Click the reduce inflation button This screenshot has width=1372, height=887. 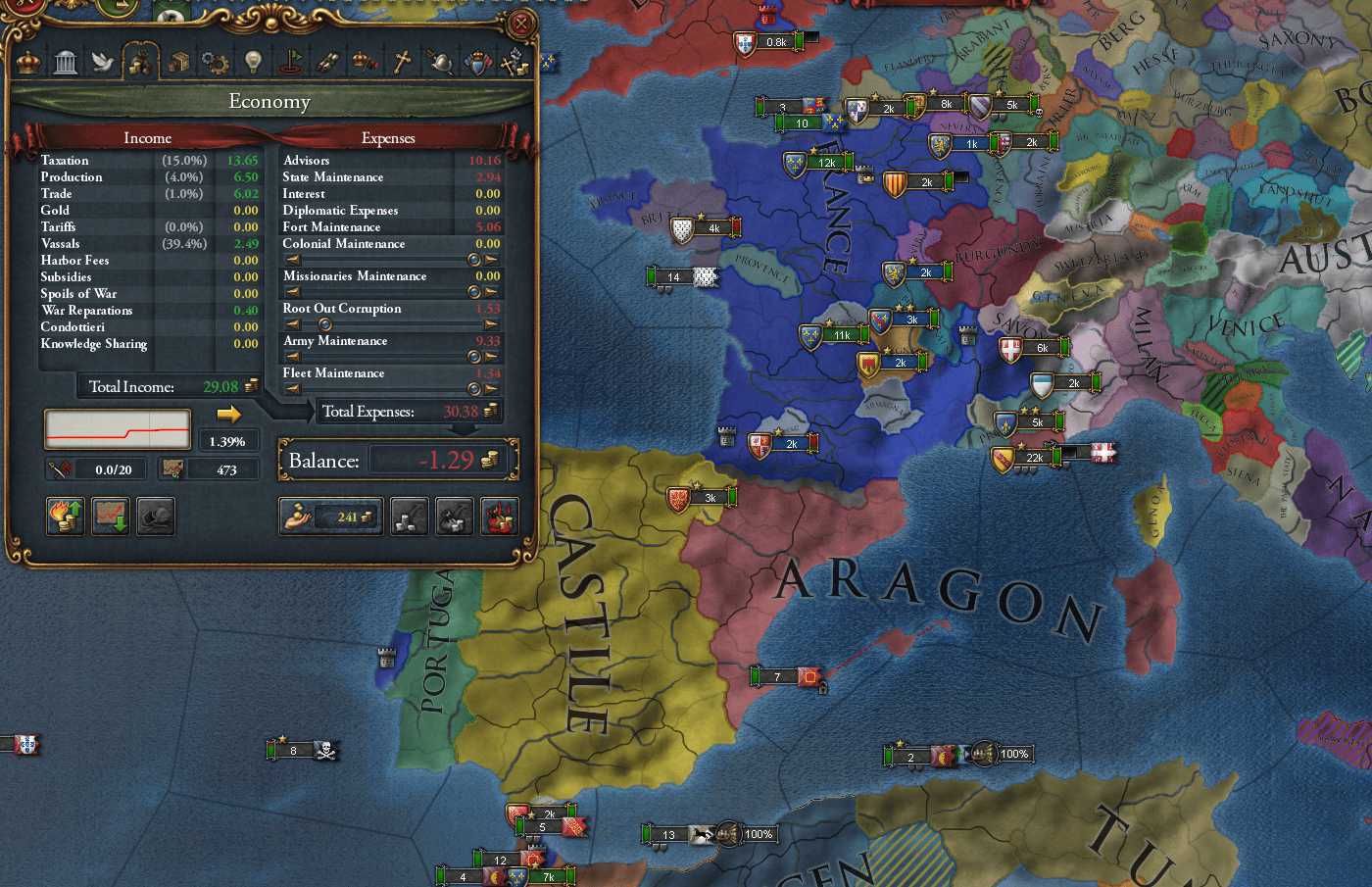[111, 516]
